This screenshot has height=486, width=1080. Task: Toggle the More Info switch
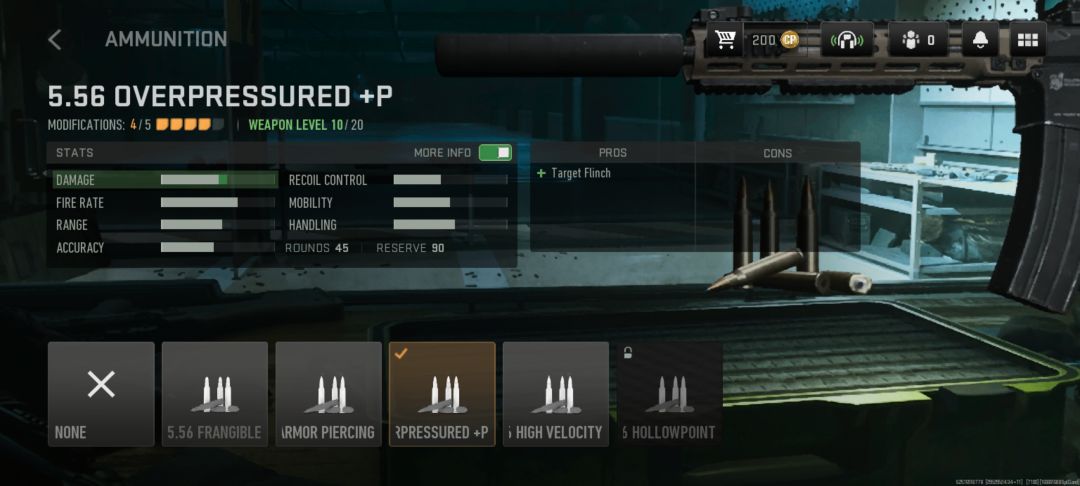pyautogui.click(x=494, y=153)
